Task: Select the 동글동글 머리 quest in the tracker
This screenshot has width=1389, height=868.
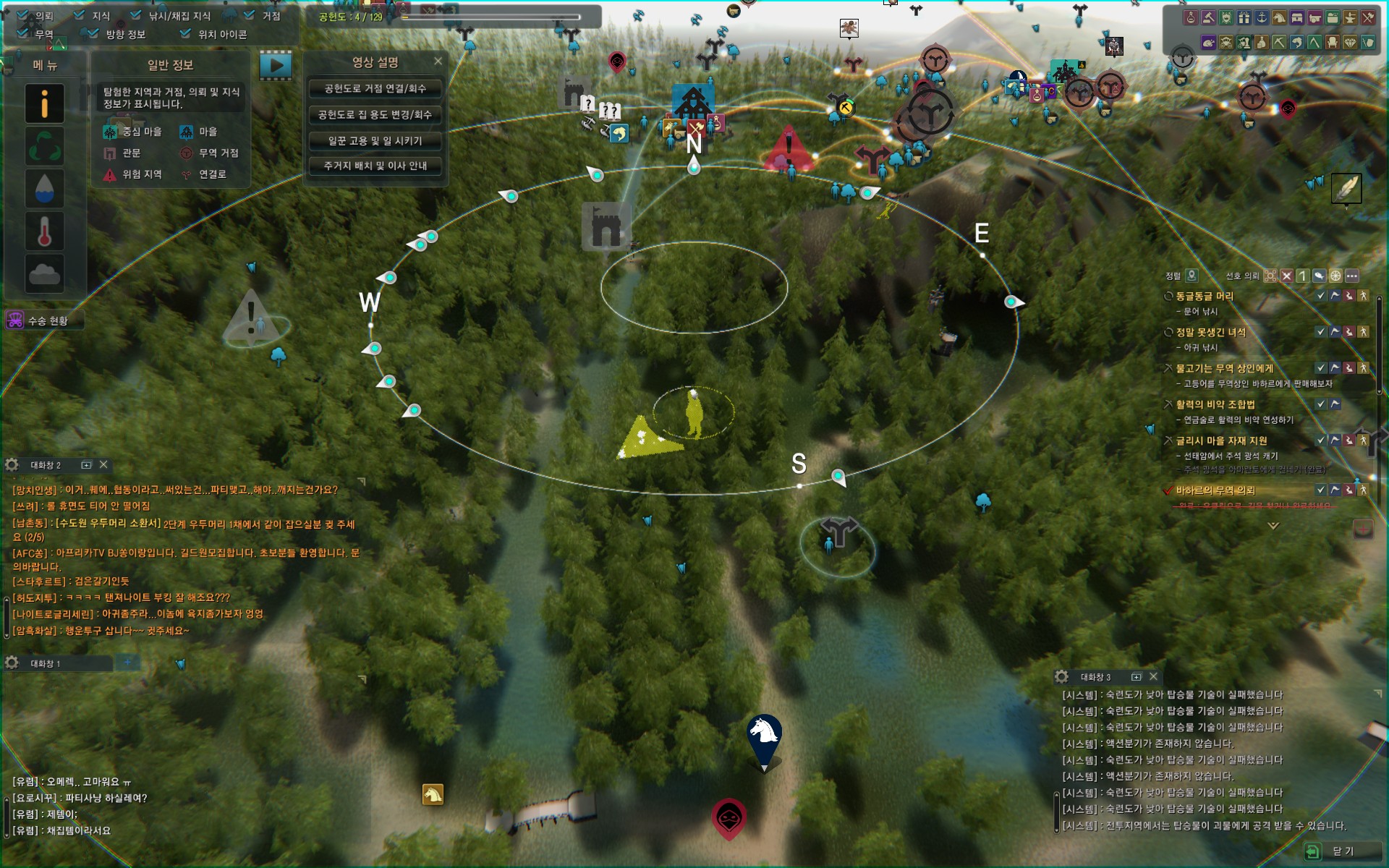Action: pos(1205,297)
